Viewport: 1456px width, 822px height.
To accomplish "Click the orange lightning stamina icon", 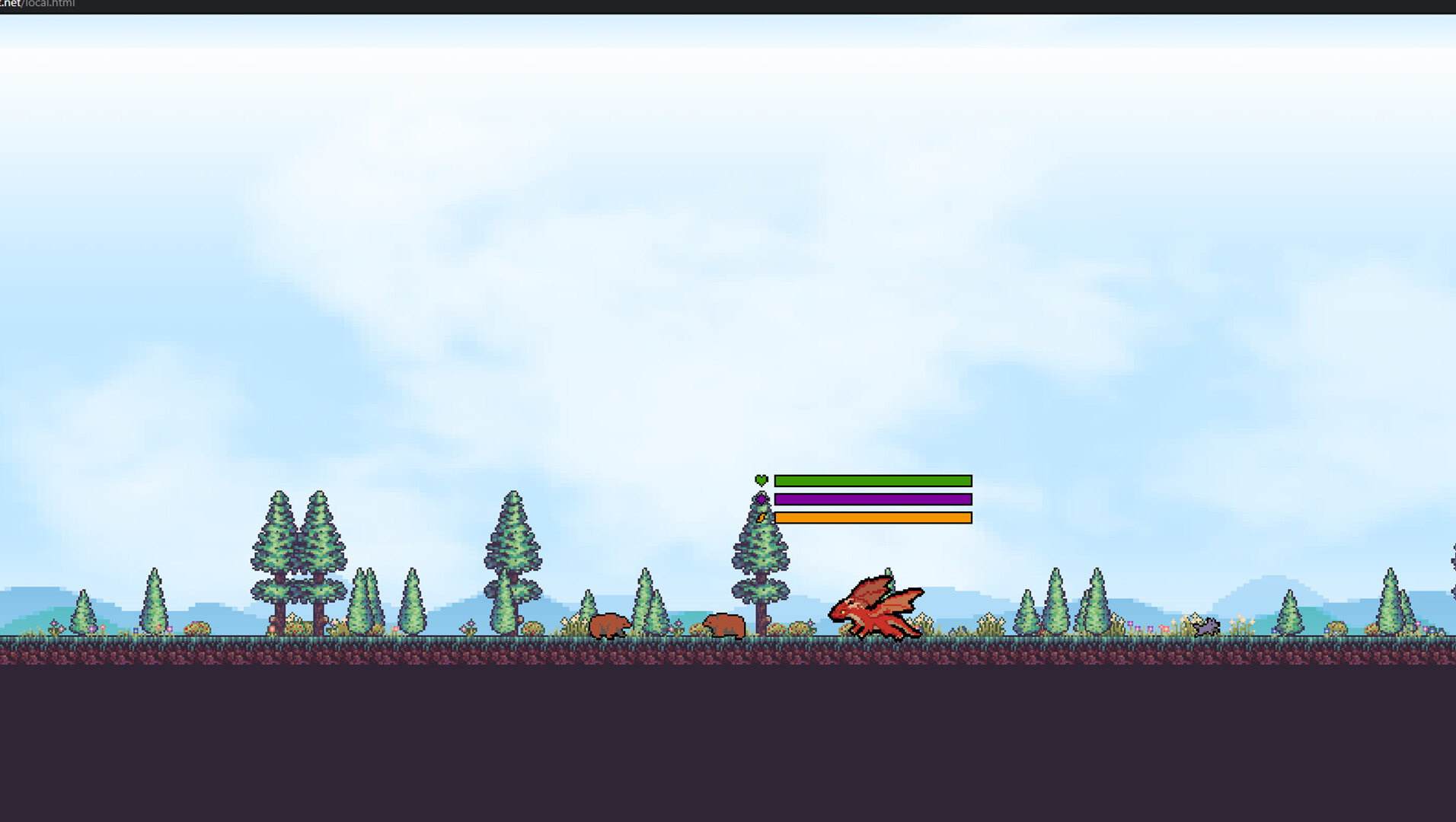I will click(763, 516).
